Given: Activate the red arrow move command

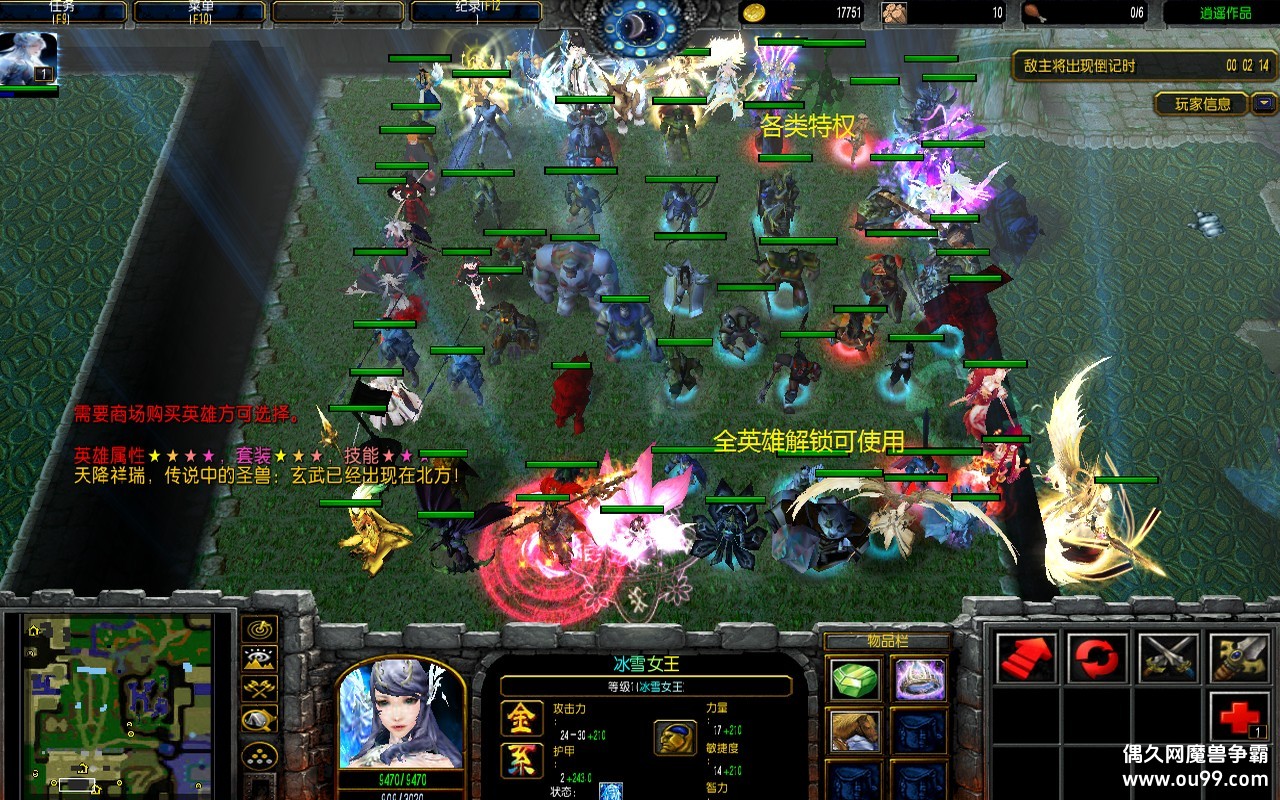Looking at the screenshot, I should tap(1027, 659).
